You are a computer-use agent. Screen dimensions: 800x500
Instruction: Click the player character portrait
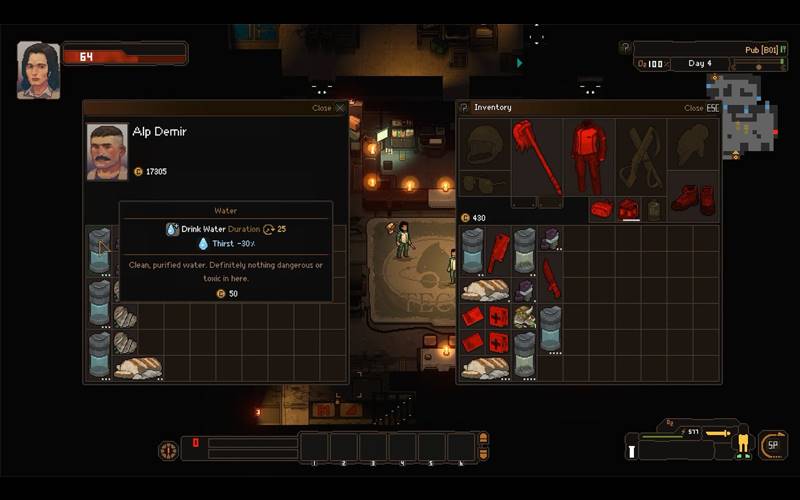click(x=38, y=70)
